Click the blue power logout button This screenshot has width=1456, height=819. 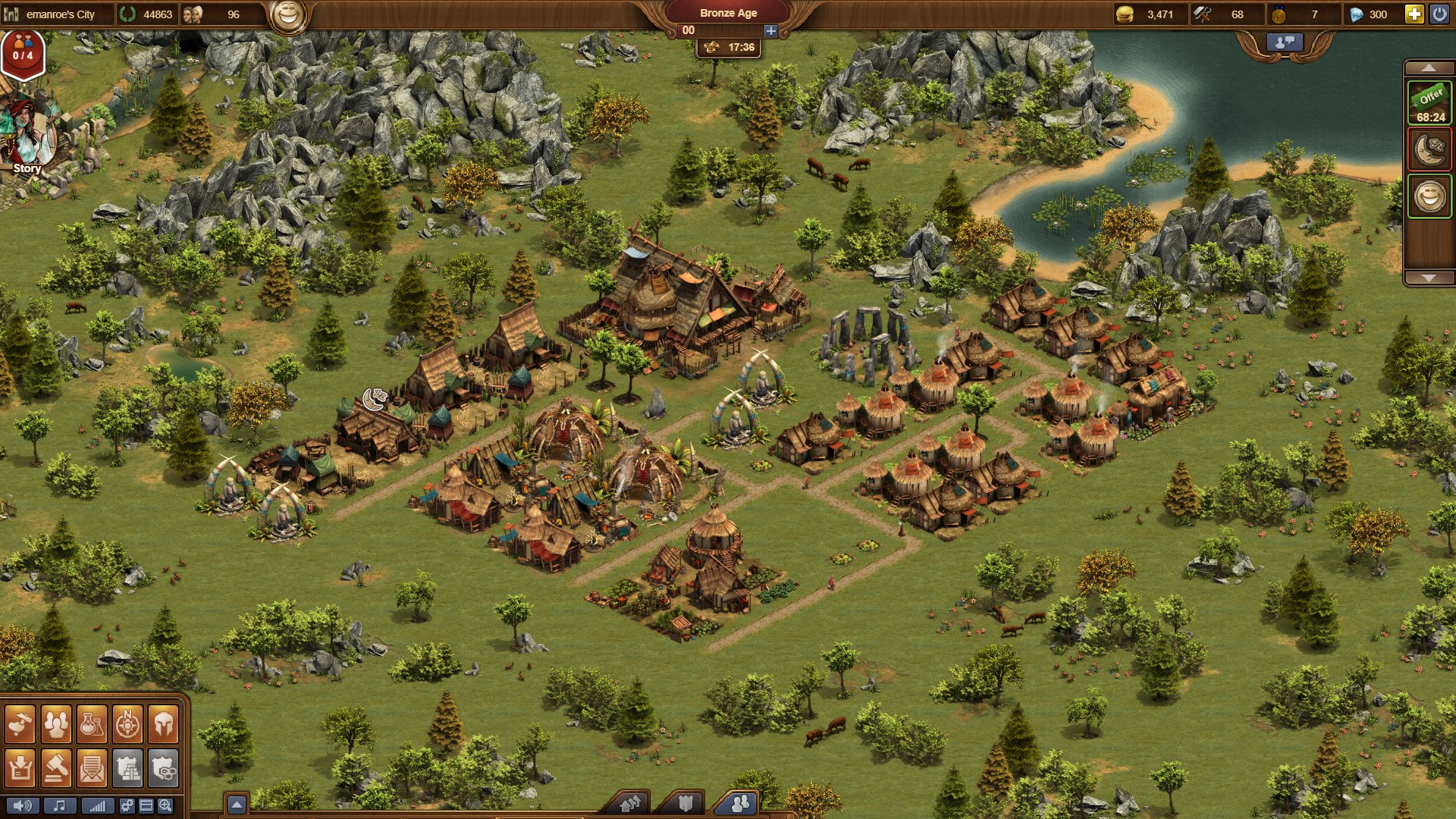pyautogui.click(x=1439, y=14)
